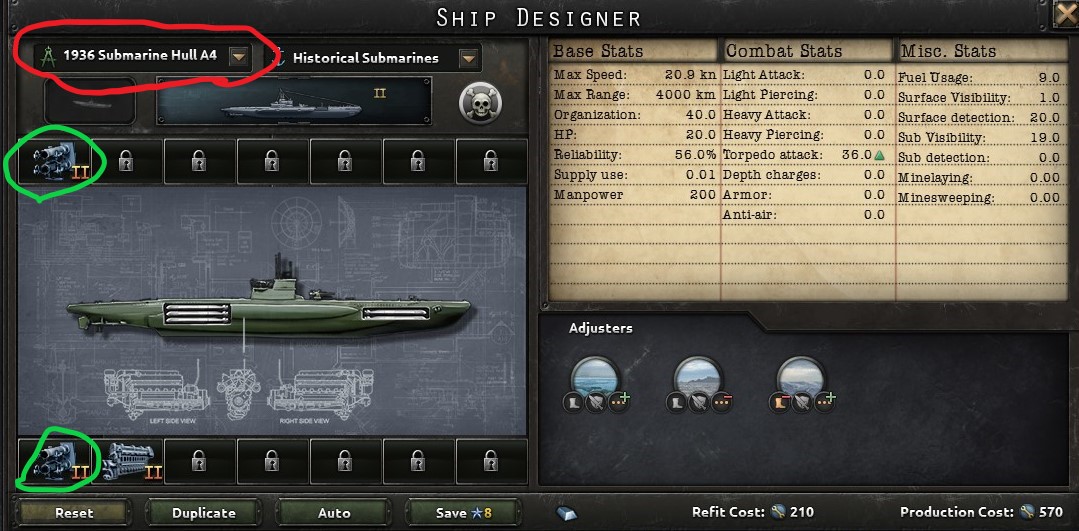Screen dimensions: 1079x531
Task: Reset the ship design
Action: tap(74, 512)
